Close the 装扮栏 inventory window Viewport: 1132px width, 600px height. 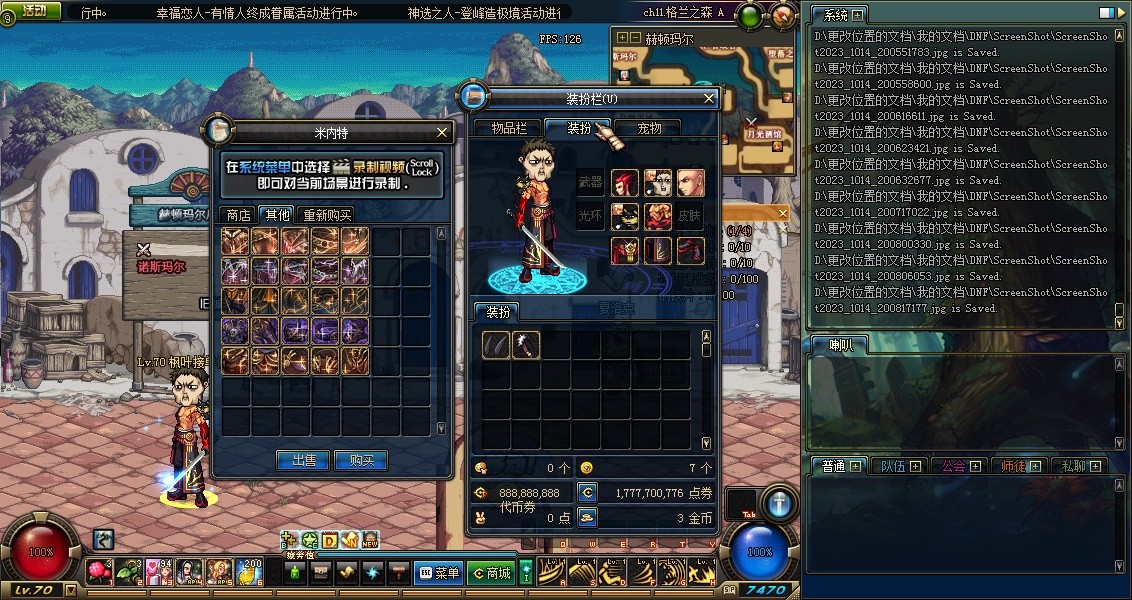point(709,98)
